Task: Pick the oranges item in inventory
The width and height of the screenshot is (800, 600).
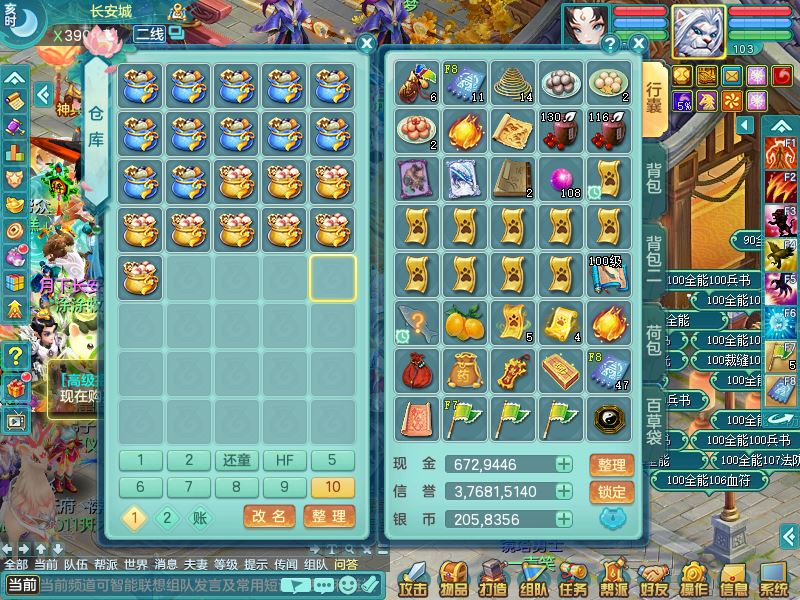Action: (x=465, y=322)
